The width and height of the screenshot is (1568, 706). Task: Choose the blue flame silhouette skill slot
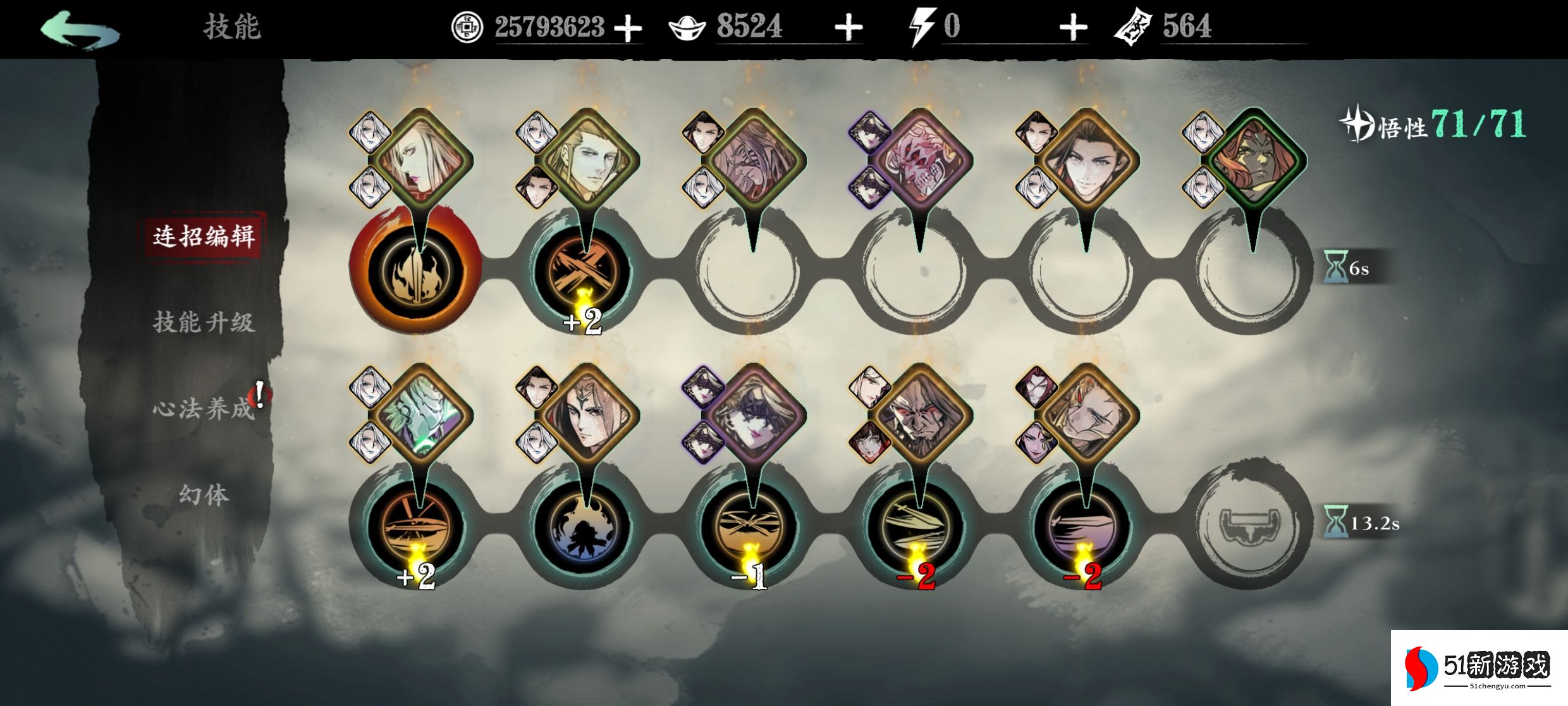582,526
